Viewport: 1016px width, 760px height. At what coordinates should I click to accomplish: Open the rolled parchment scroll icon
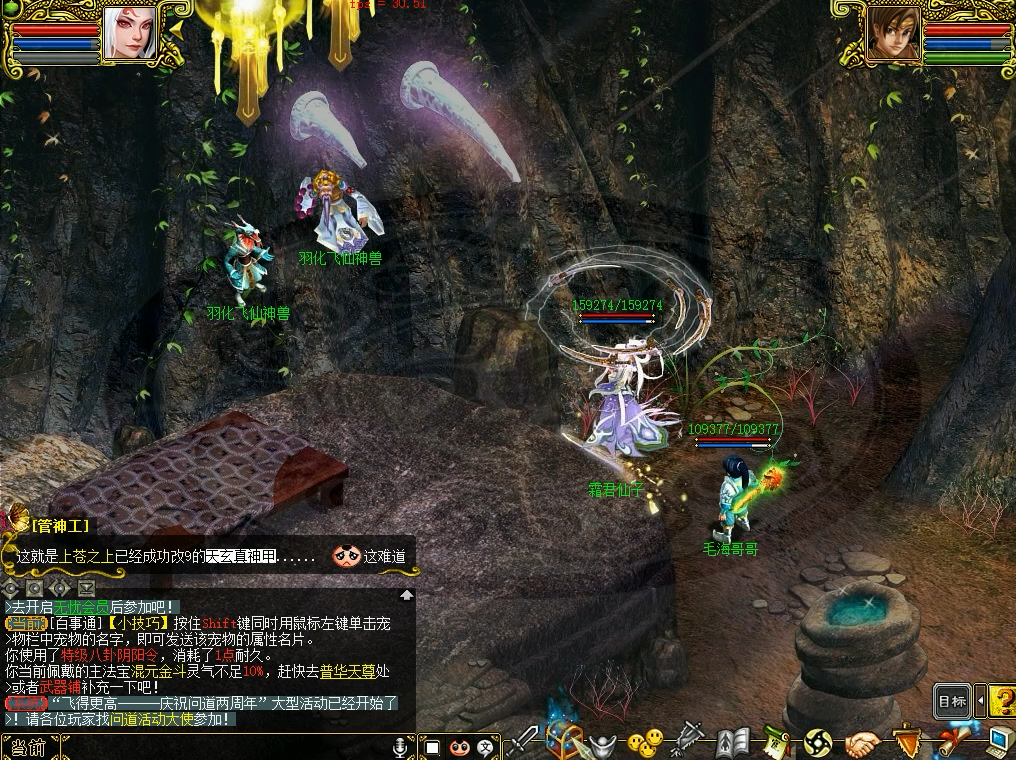click(955, 743)
